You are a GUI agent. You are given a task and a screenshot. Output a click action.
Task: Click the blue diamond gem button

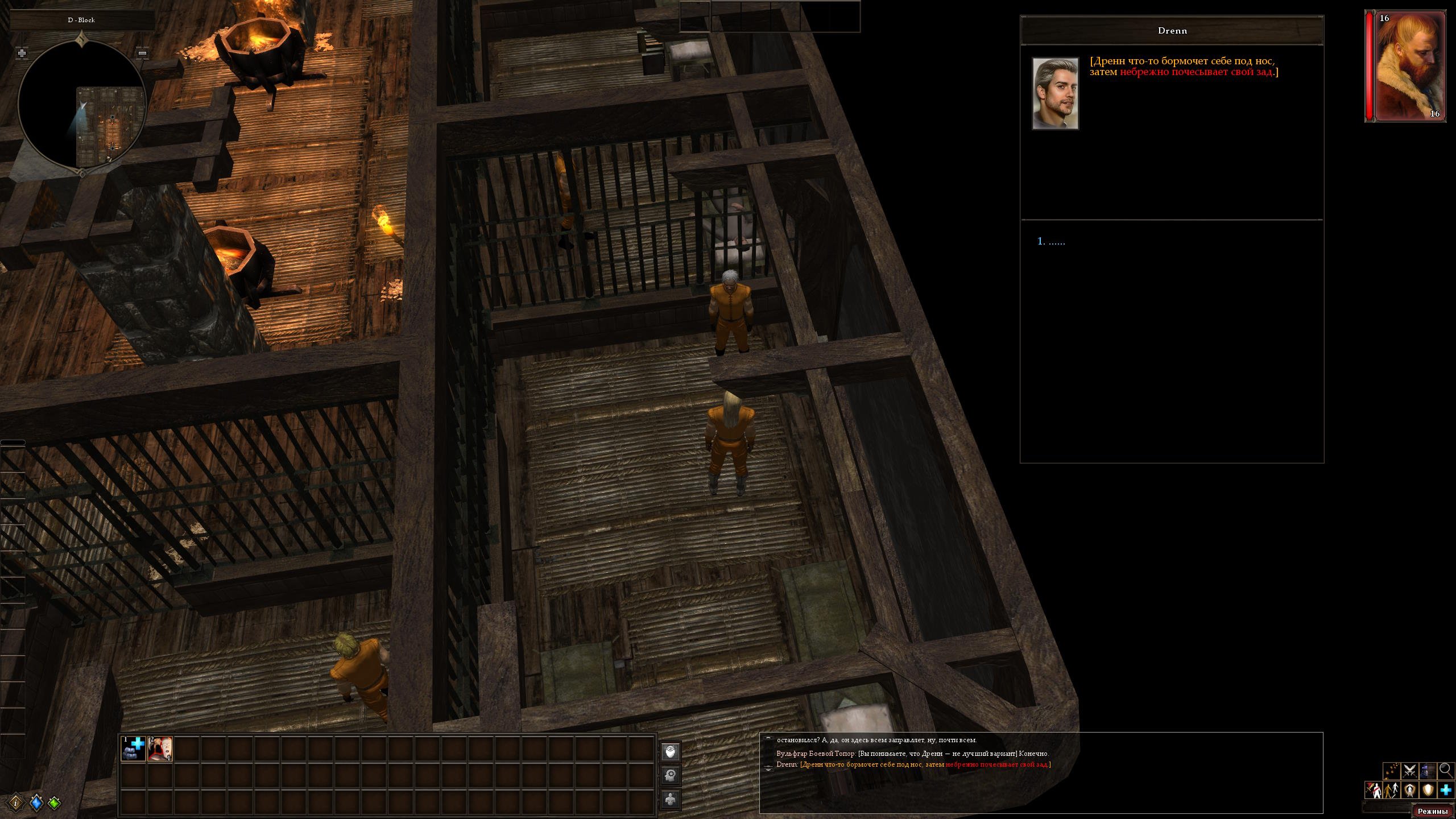coord(36,803)
